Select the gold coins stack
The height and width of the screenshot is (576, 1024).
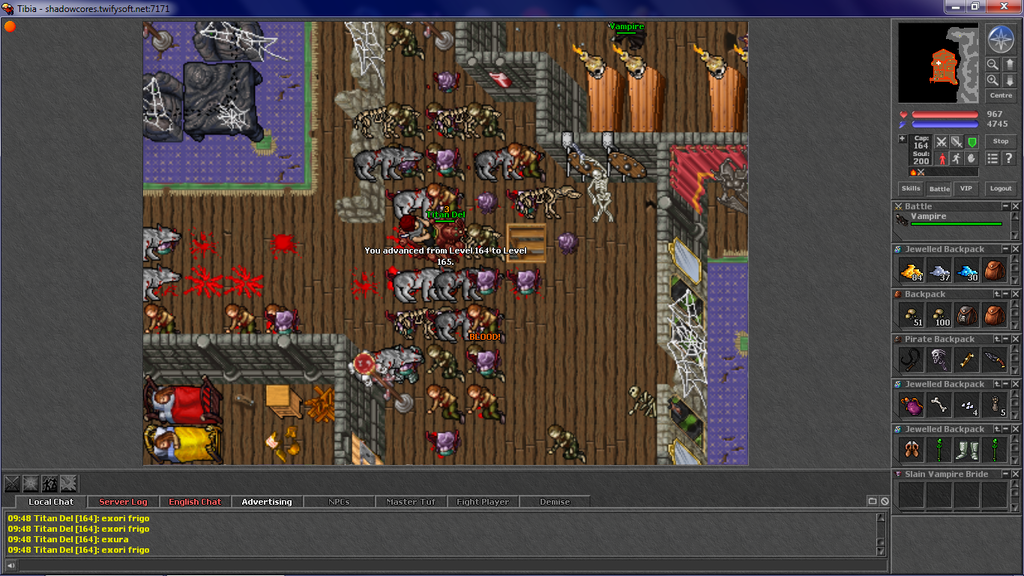911,270
